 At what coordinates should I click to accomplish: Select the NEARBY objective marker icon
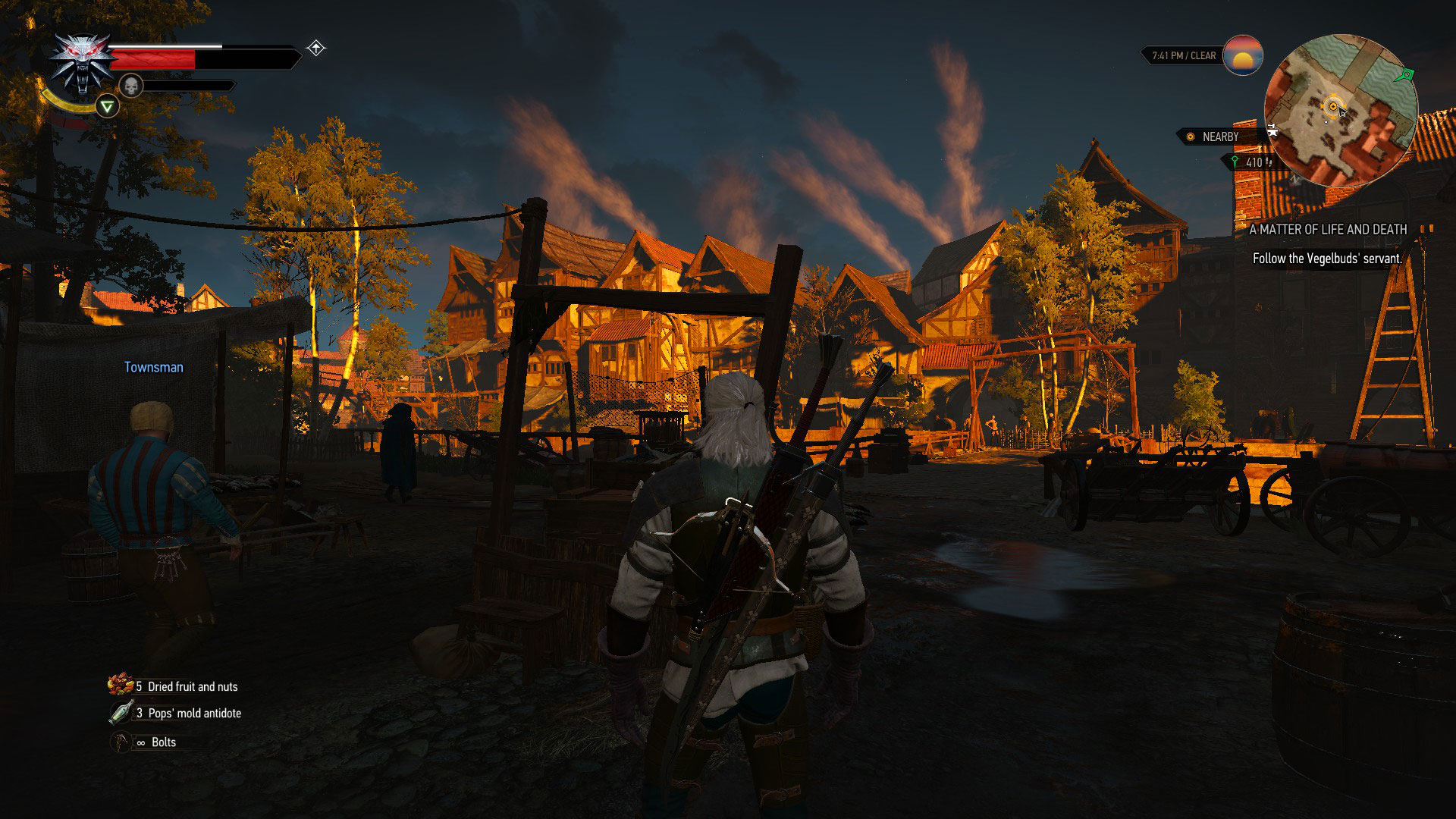1191,135
